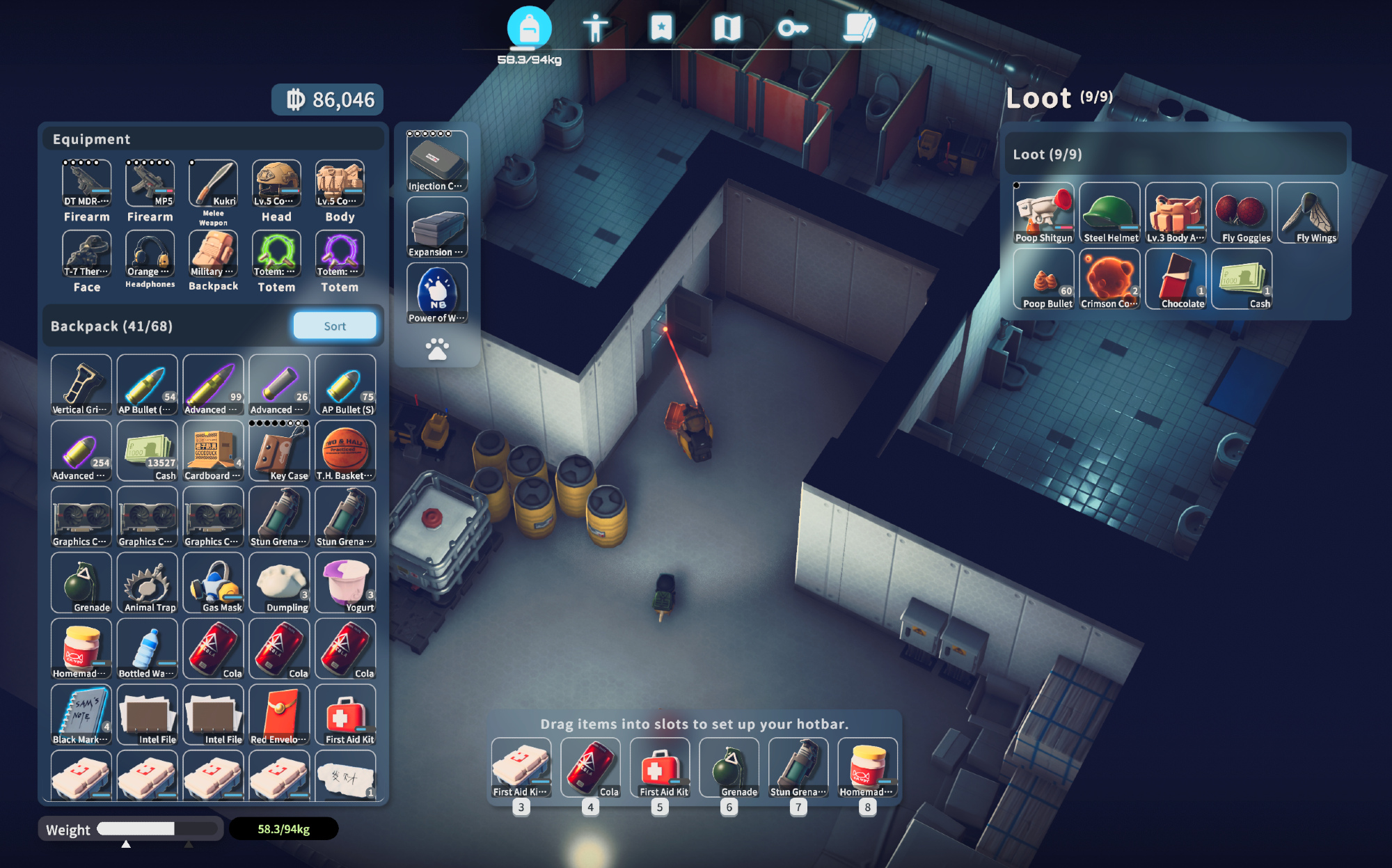The height and width of the screenshot is (868, 1392).
Task: Click the Injection Case slot
Action: (x=437, y=161)
